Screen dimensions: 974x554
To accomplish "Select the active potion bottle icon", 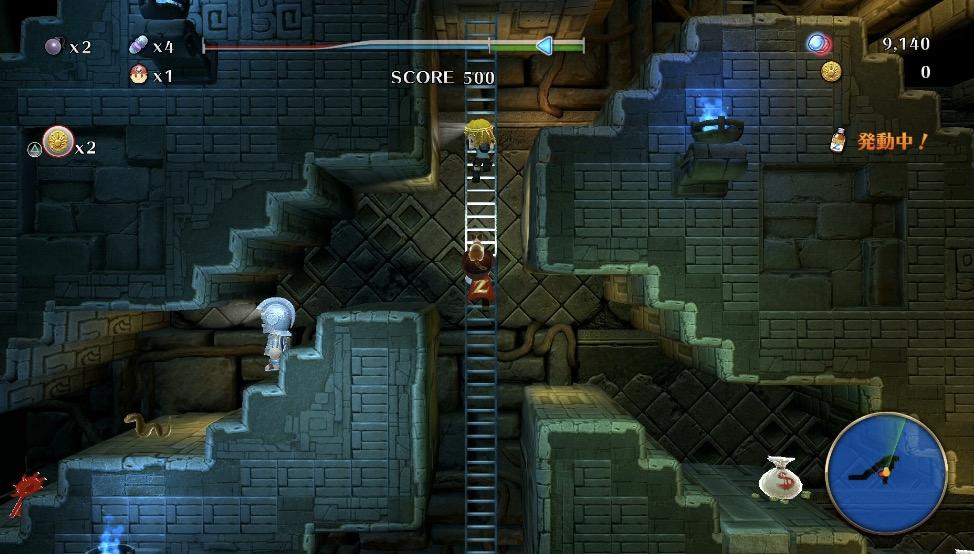I will [x=839, y=142].
